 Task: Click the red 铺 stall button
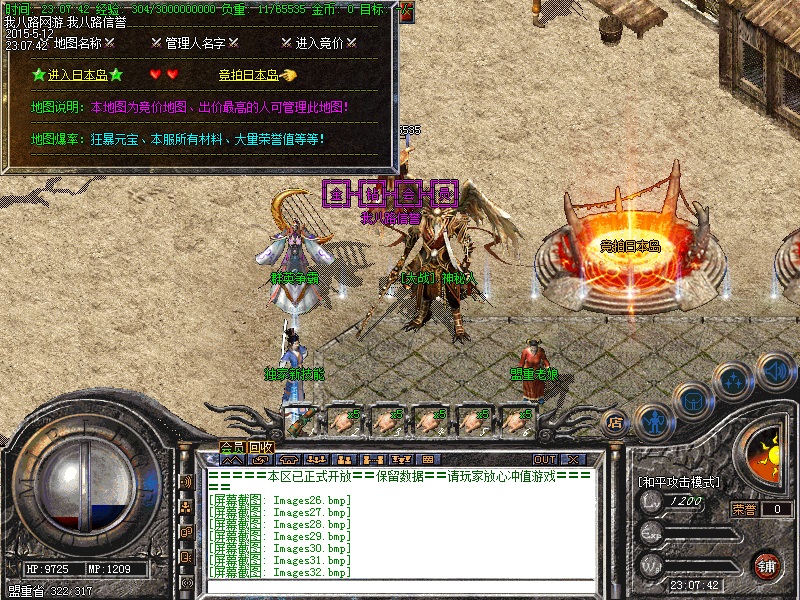[x=767, y=564]
